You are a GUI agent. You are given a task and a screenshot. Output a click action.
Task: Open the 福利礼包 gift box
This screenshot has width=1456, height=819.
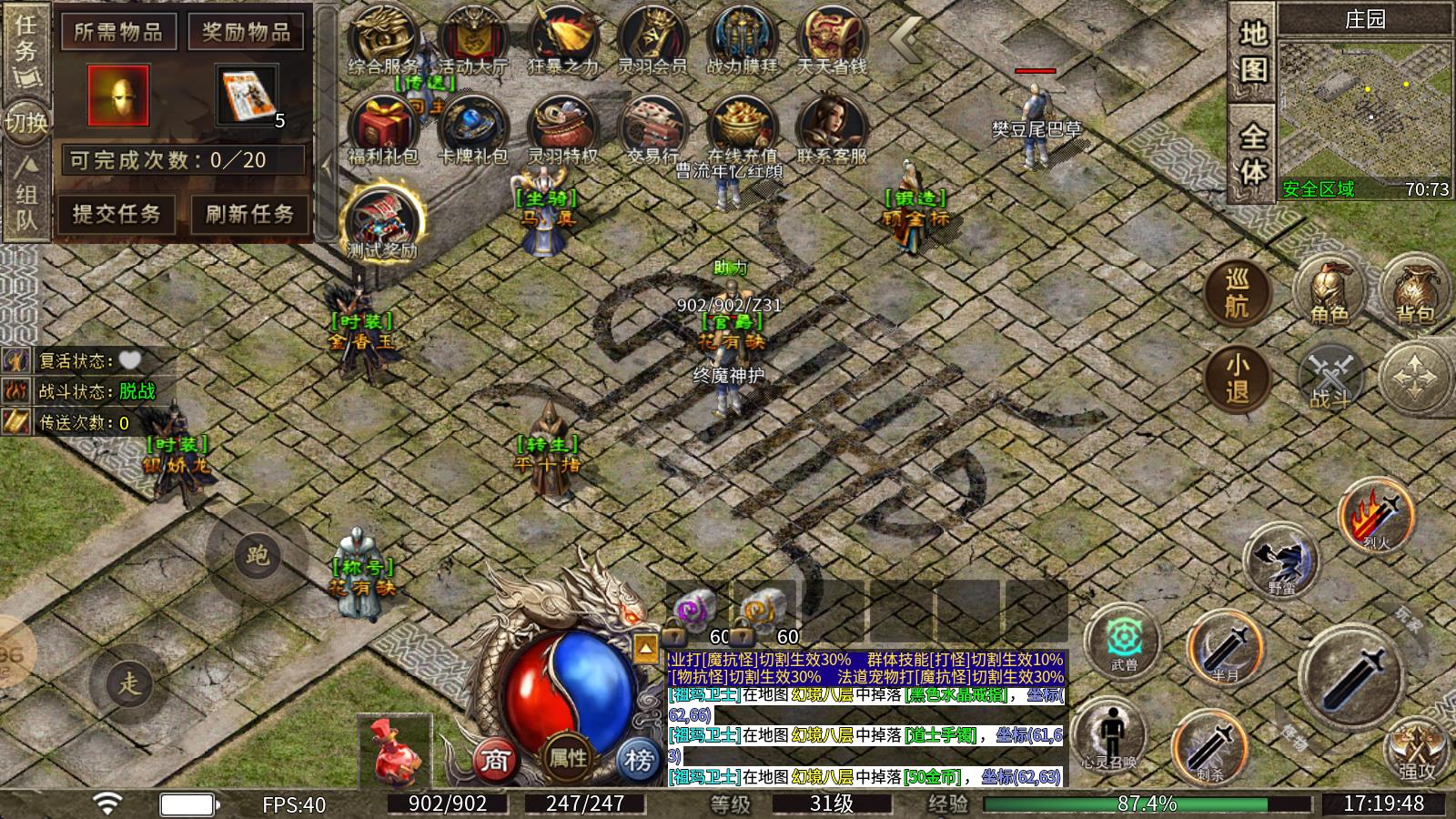tap(383, 129)
